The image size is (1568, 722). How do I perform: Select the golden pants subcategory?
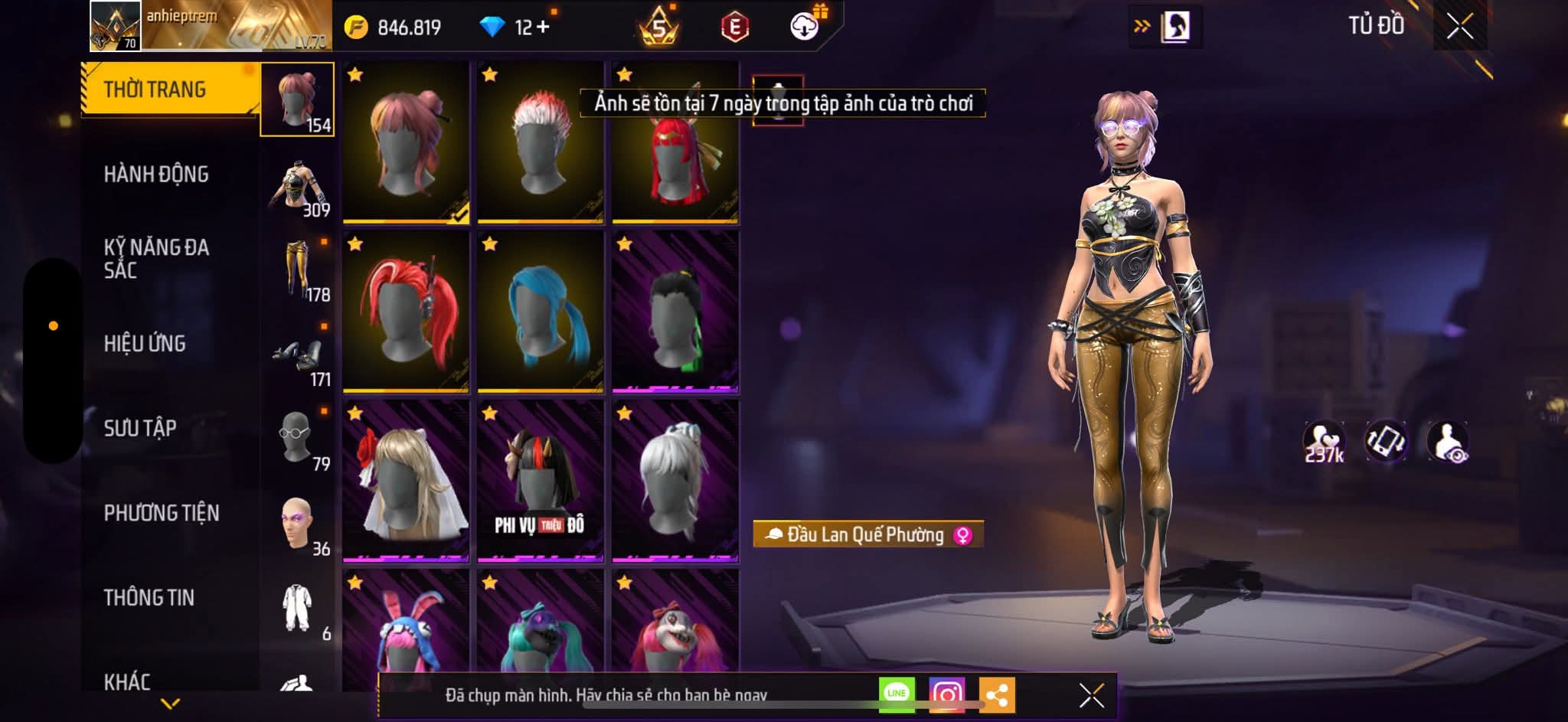tap(299, 270)
